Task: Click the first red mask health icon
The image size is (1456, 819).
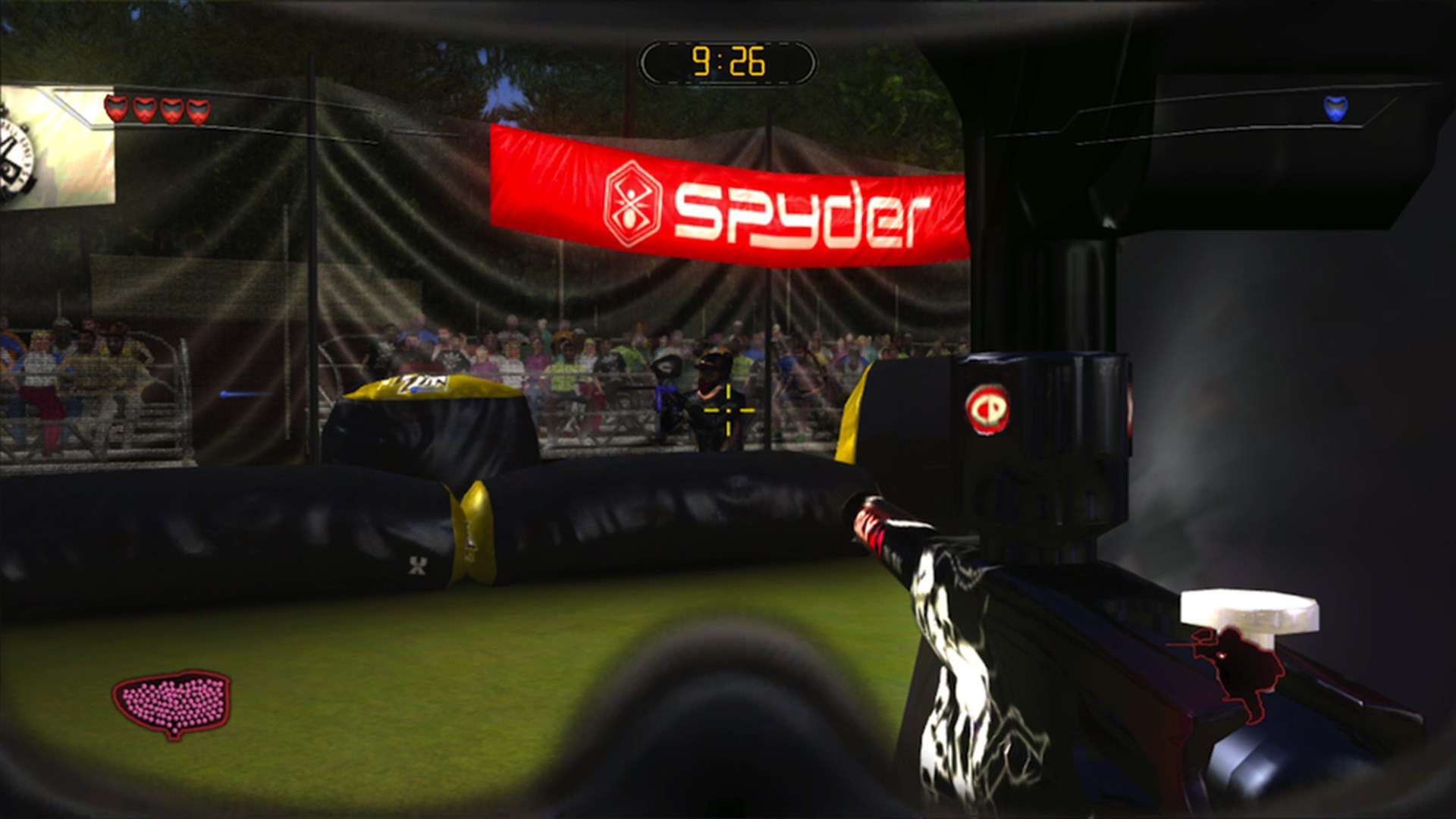Action: [x=116, y=109]
